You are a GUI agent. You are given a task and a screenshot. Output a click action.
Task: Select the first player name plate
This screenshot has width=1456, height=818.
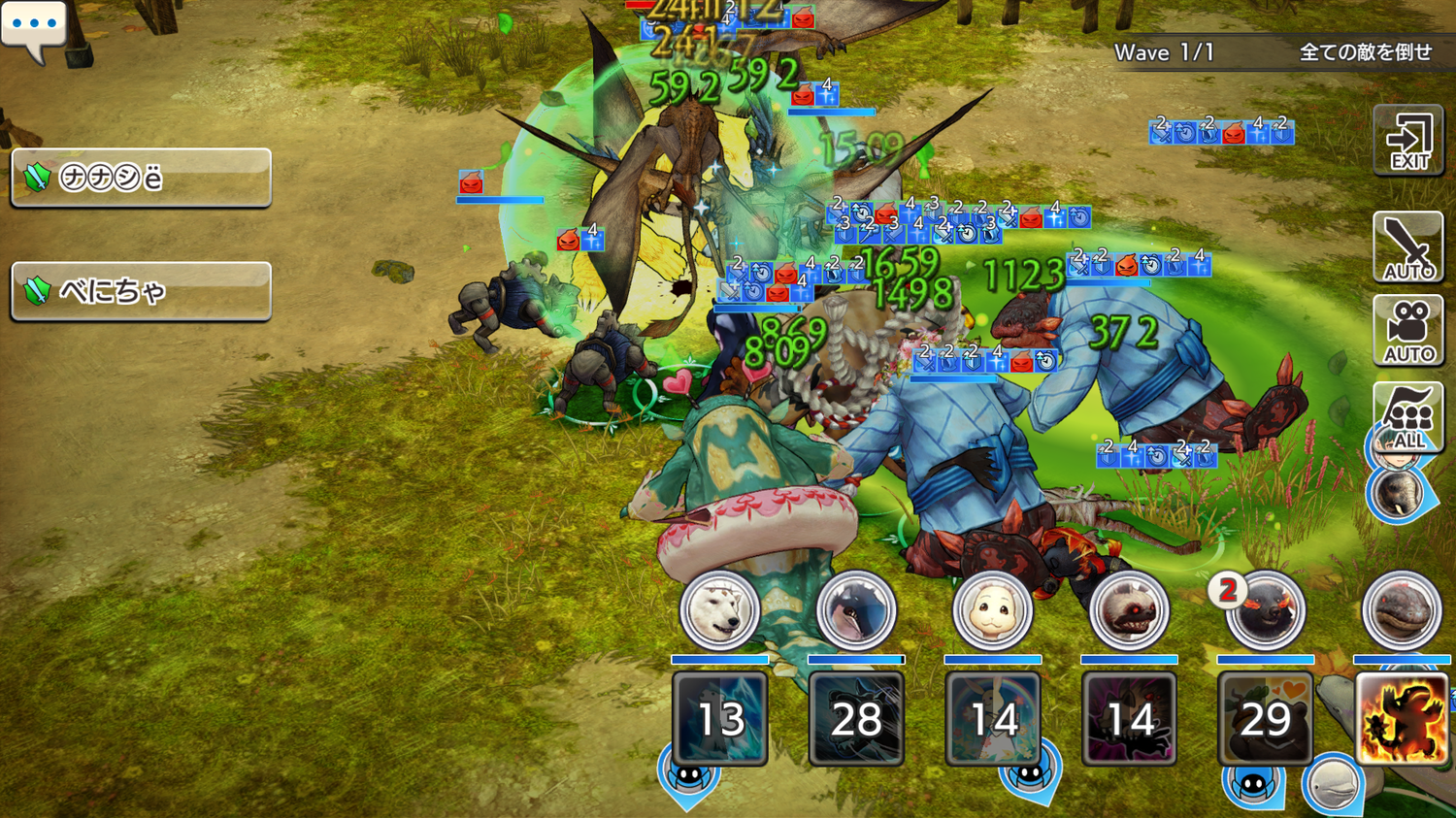141,178
